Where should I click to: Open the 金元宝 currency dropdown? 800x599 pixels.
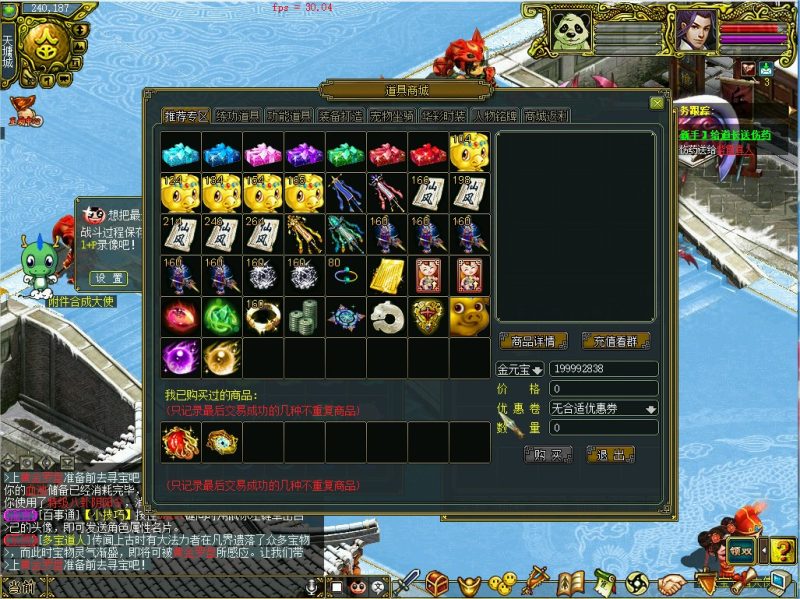520,370
